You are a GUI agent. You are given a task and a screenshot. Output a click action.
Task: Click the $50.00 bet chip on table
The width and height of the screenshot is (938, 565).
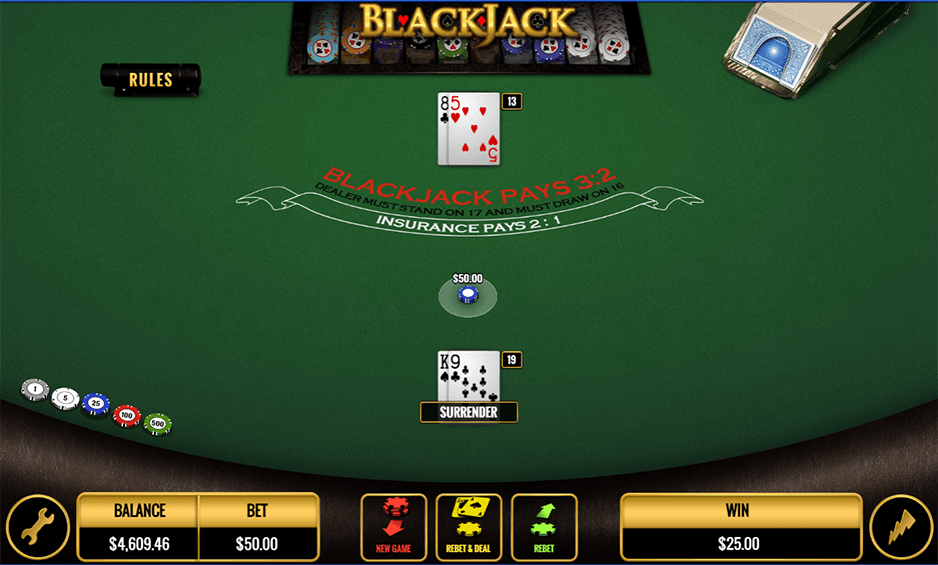point(467,295)
